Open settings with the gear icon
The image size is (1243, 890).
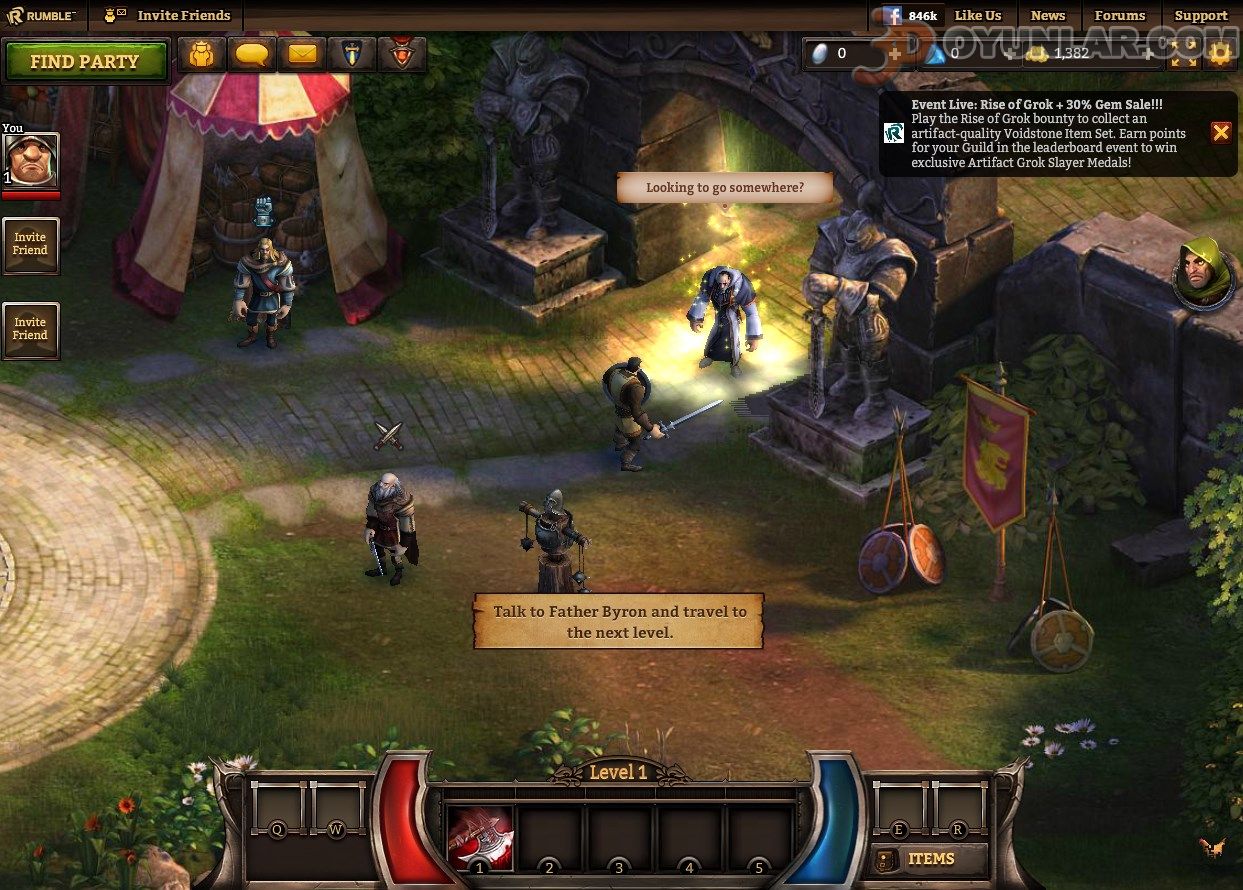coord(1219,54)
